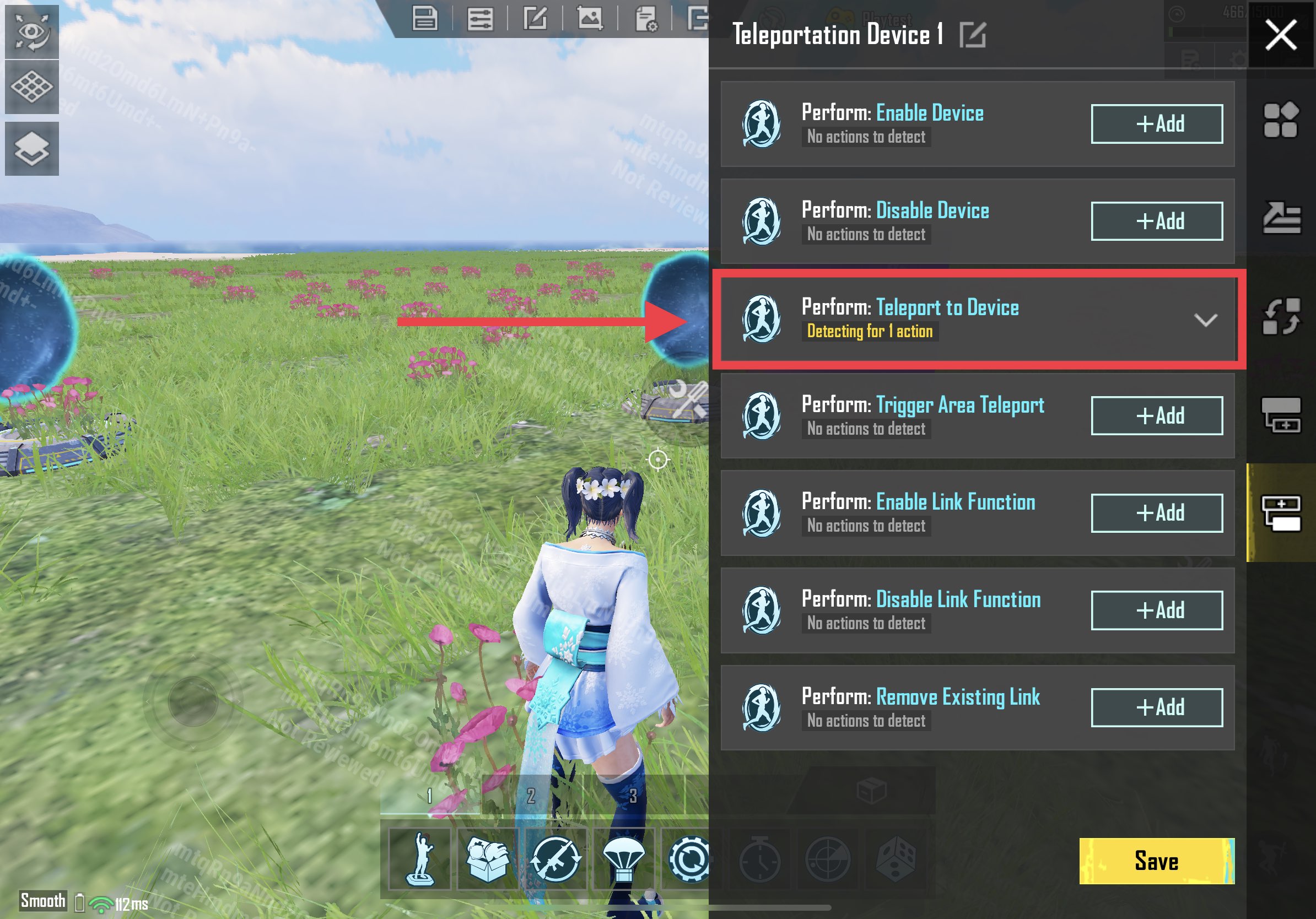Open the settings sliders icon in top toolbar
Screen dimensions: 1316x919
482,19
